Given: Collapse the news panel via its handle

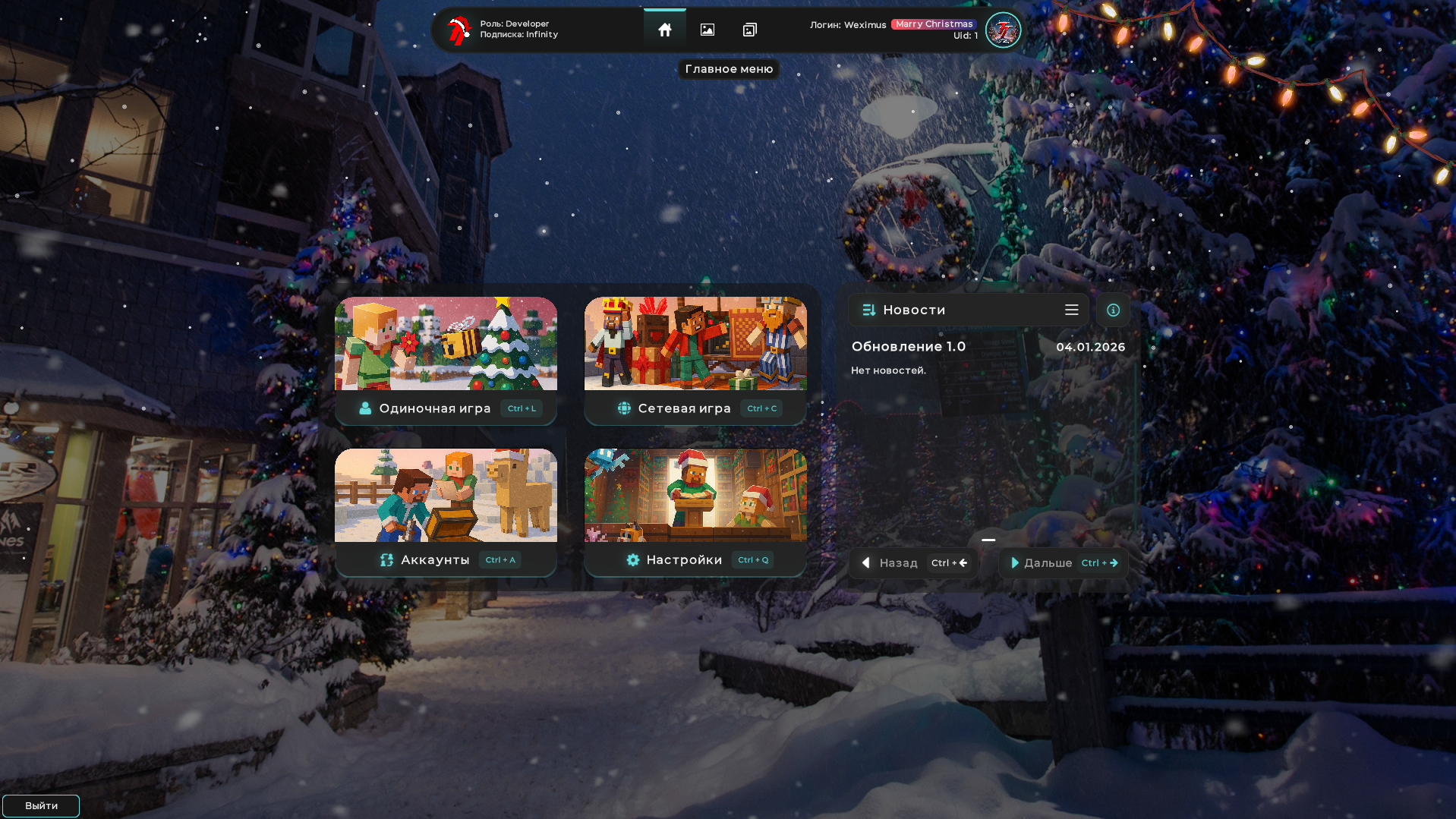Looking at the screenshot, I should [x=988, y=539].
